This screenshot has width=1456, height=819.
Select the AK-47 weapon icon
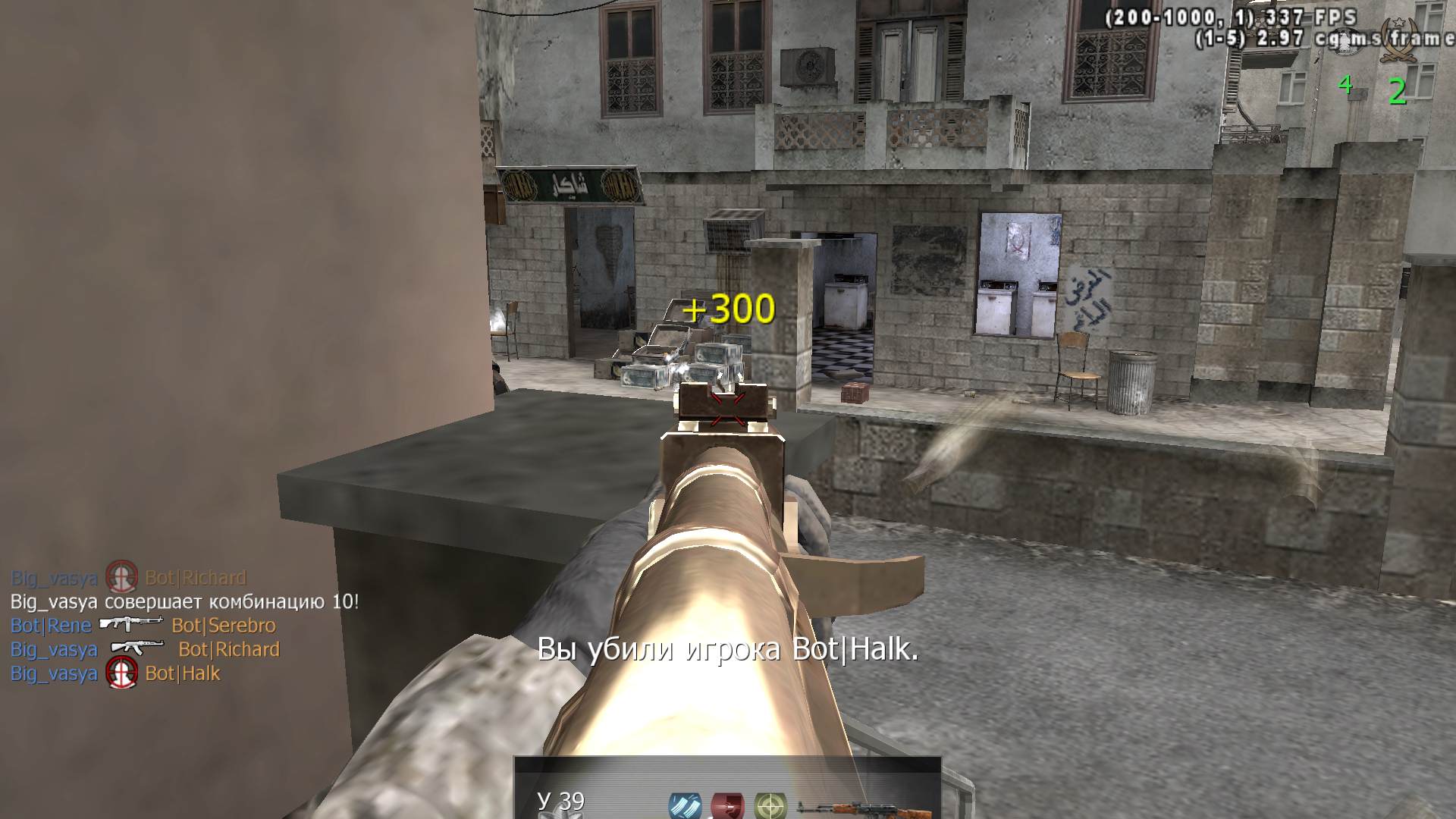tap(852, 808)
